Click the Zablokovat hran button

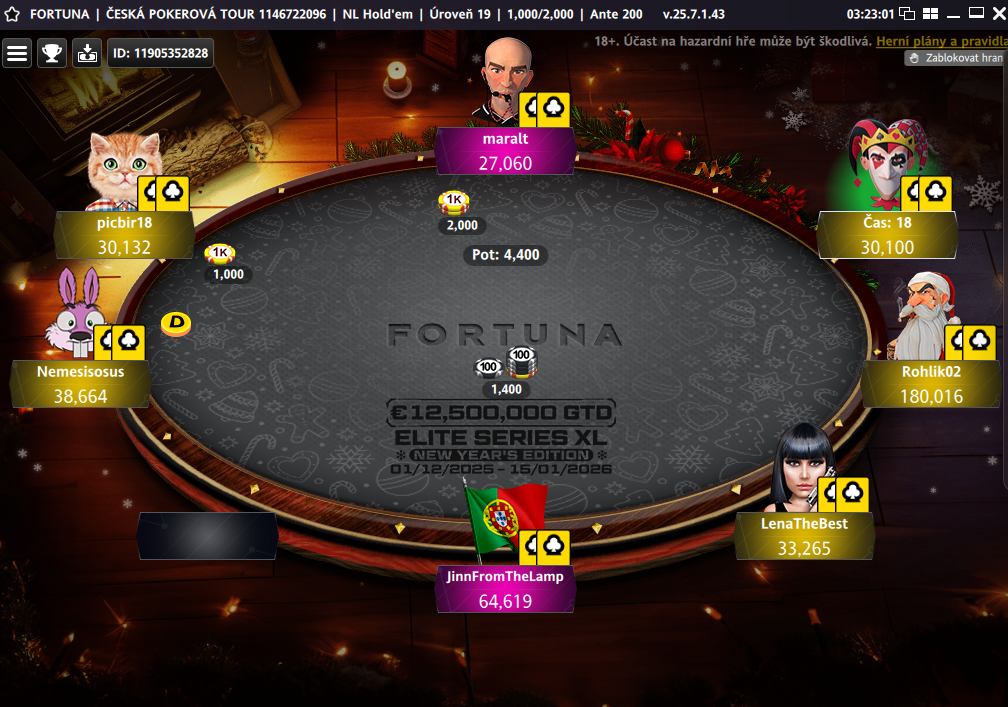tap(954, 58)
